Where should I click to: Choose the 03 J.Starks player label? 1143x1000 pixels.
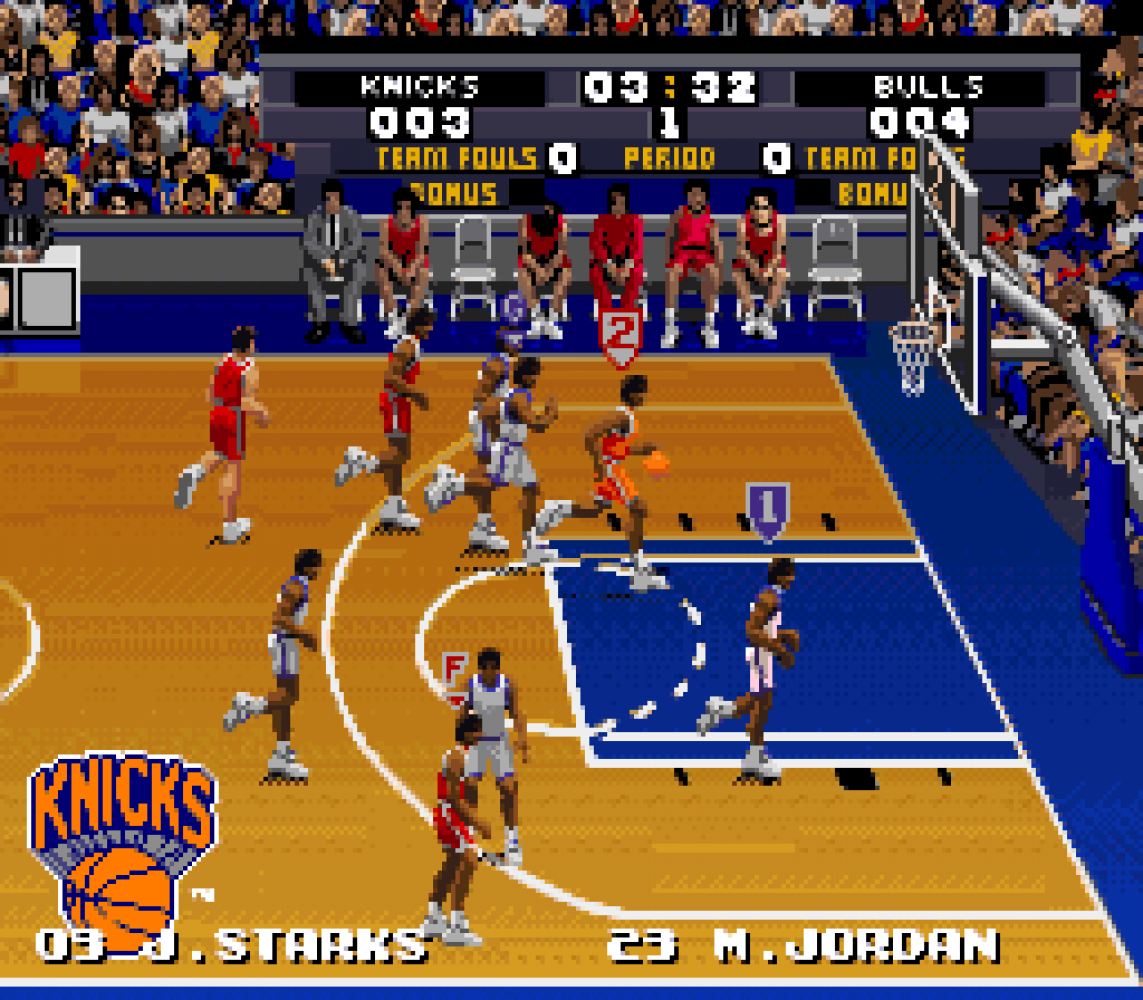point(229,944)
